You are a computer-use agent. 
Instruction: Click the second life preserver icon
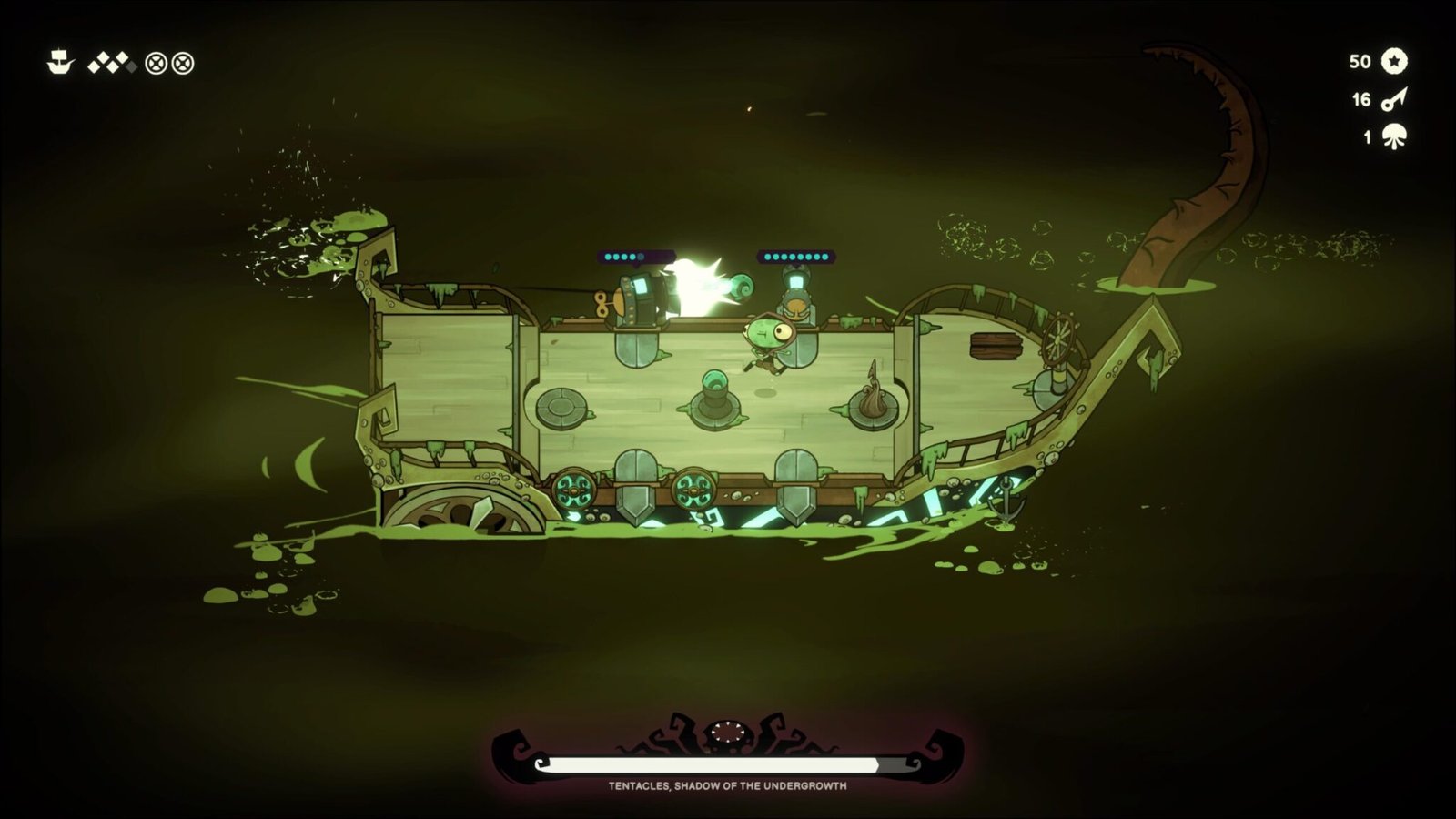184,64
